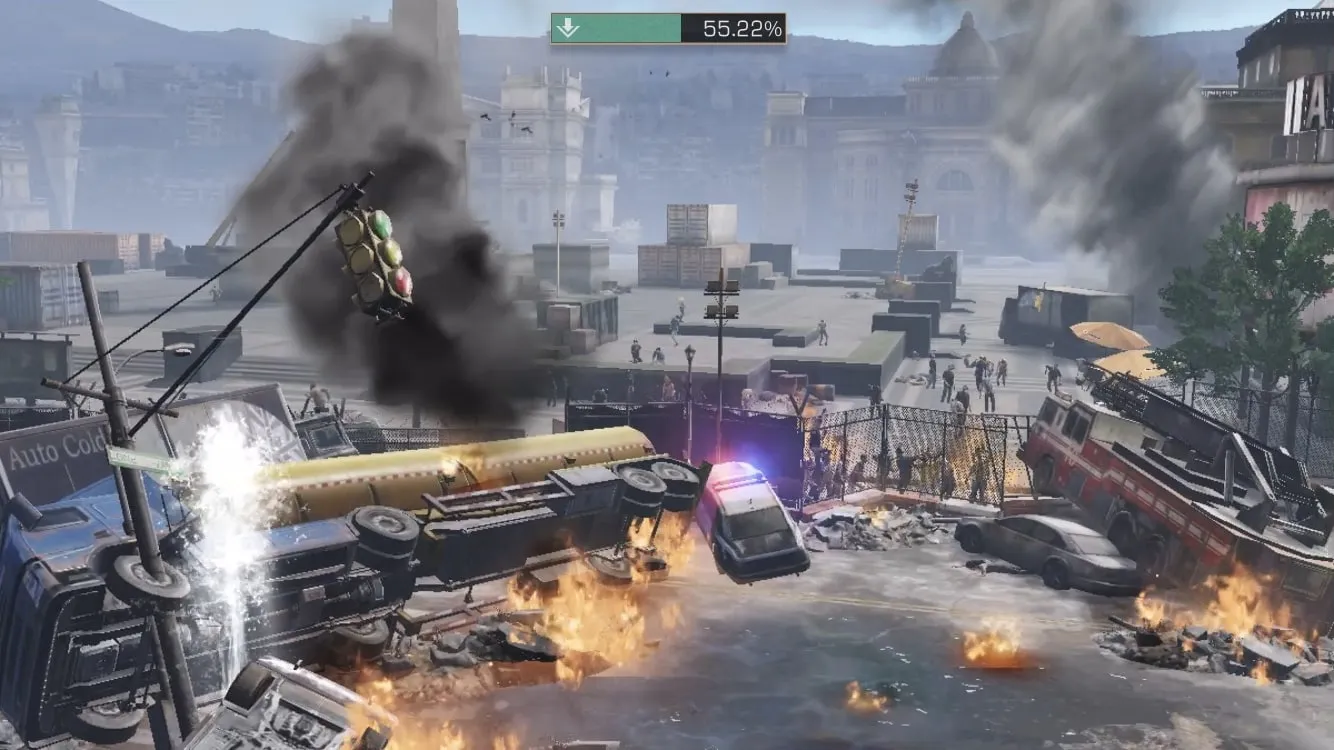
Task: Tap the download arrow icon on progress bar
Action: 568,28
